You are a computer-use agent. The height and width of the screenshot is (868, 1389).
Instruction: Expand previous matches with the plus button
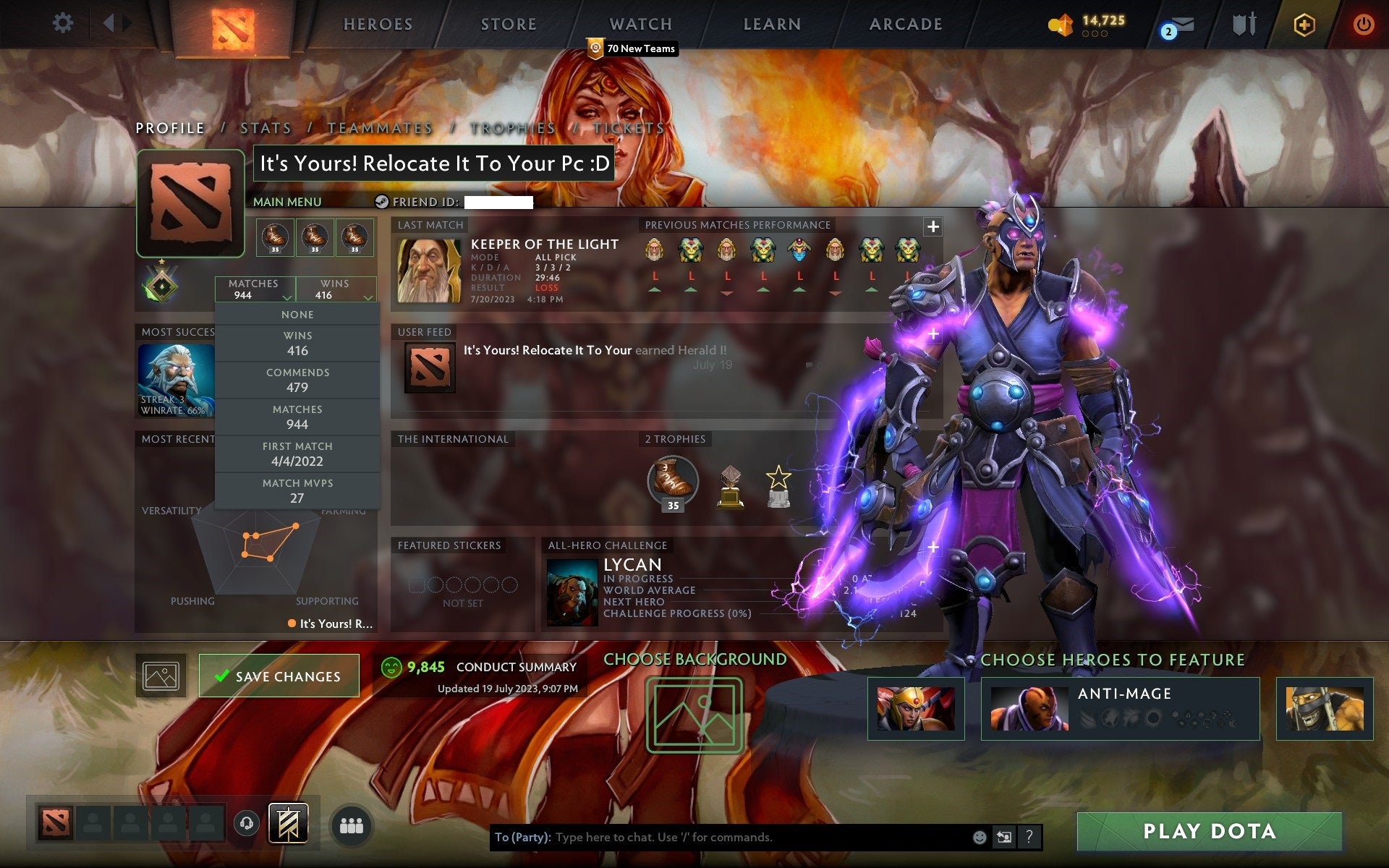point(933,226)
